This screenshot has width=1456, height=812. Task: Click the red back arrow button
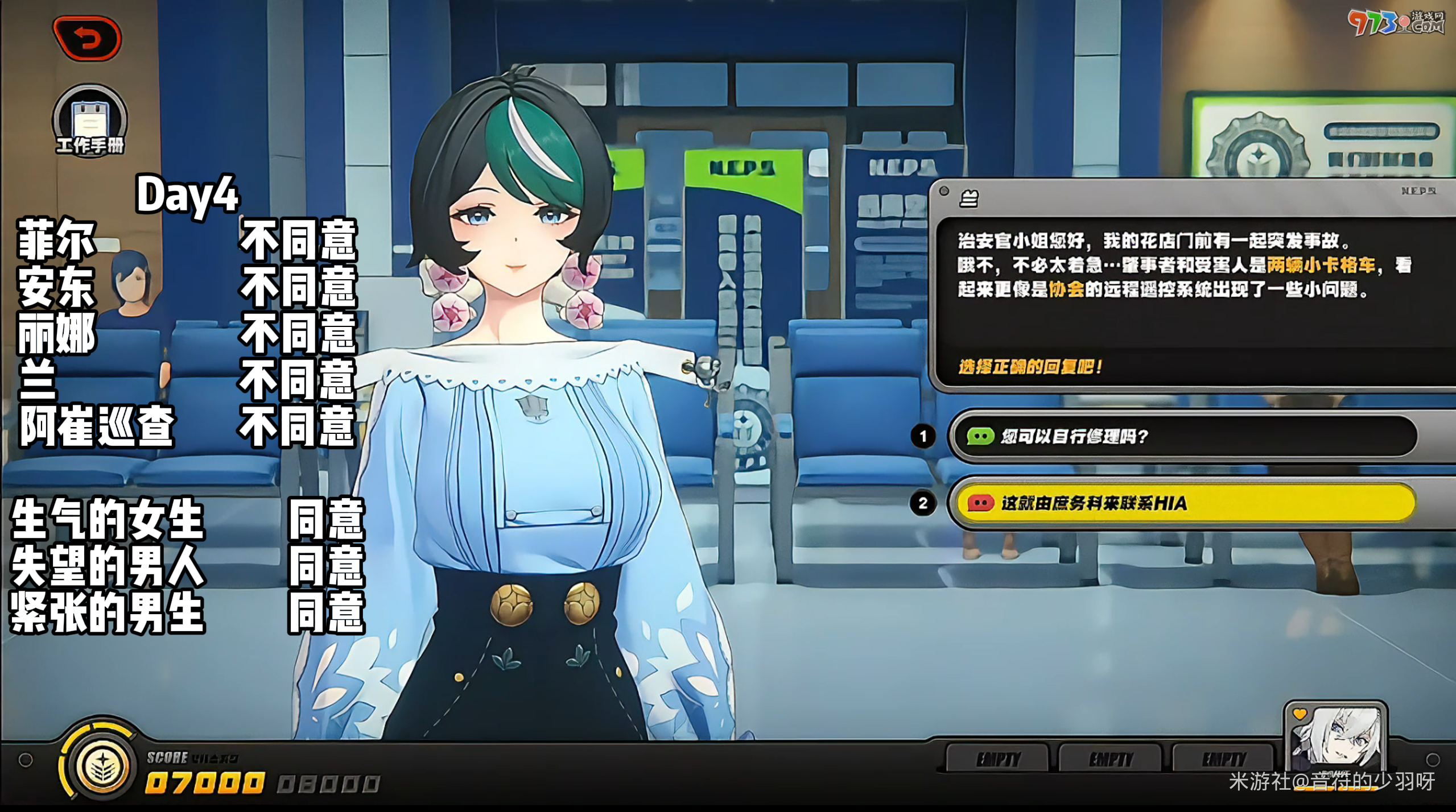87,39
